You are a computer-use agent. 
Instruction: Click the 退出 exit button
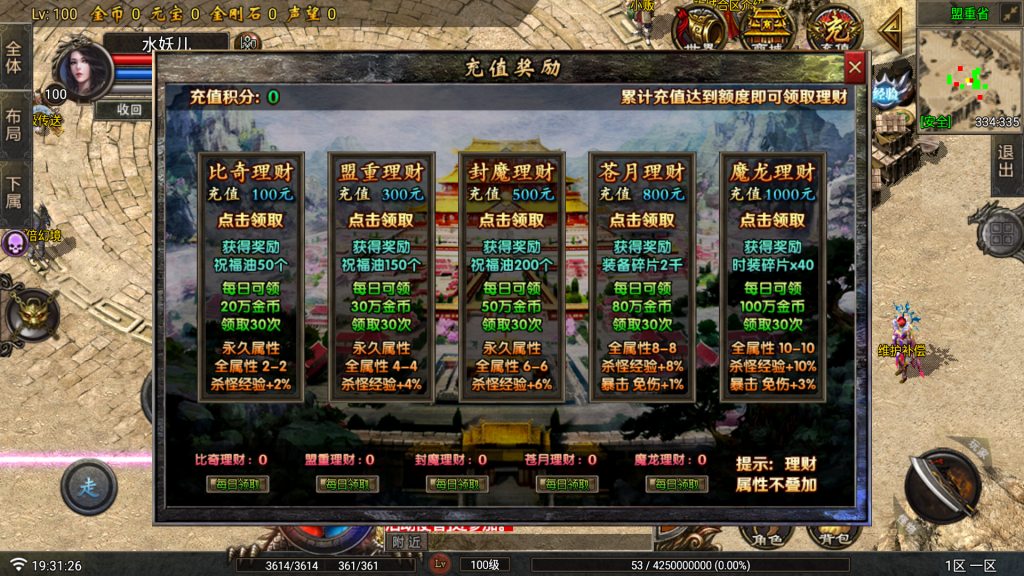coord(1006,167)
